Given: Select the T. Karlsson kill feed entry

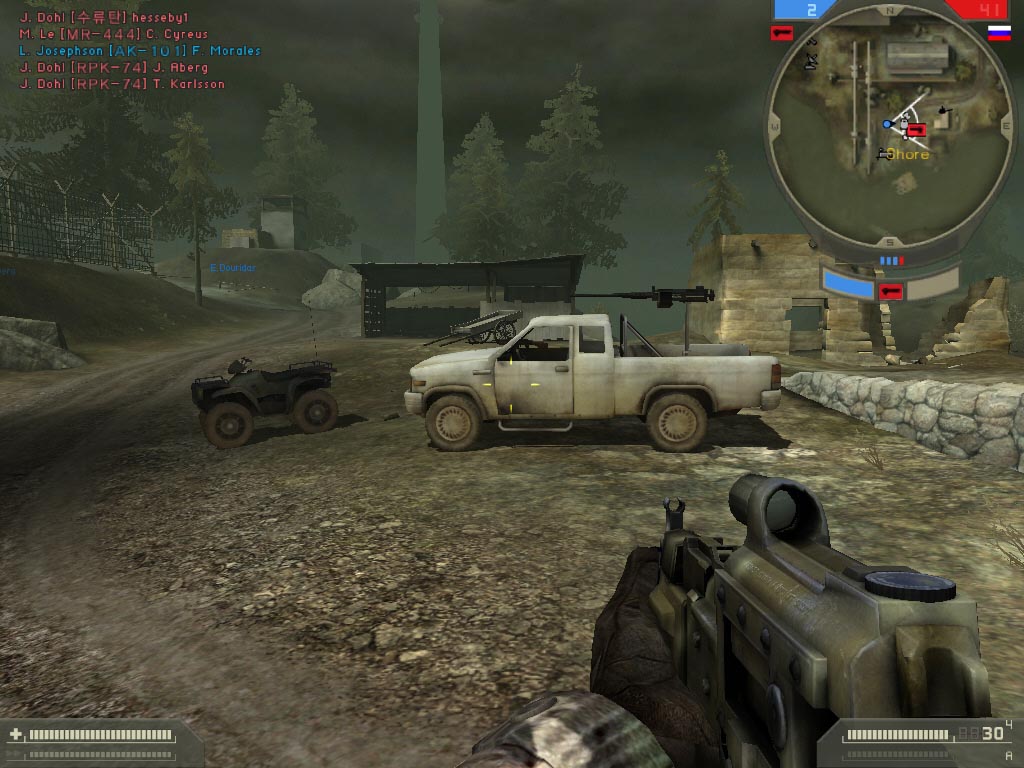Looking at the screenshot, I should [122, 84].
